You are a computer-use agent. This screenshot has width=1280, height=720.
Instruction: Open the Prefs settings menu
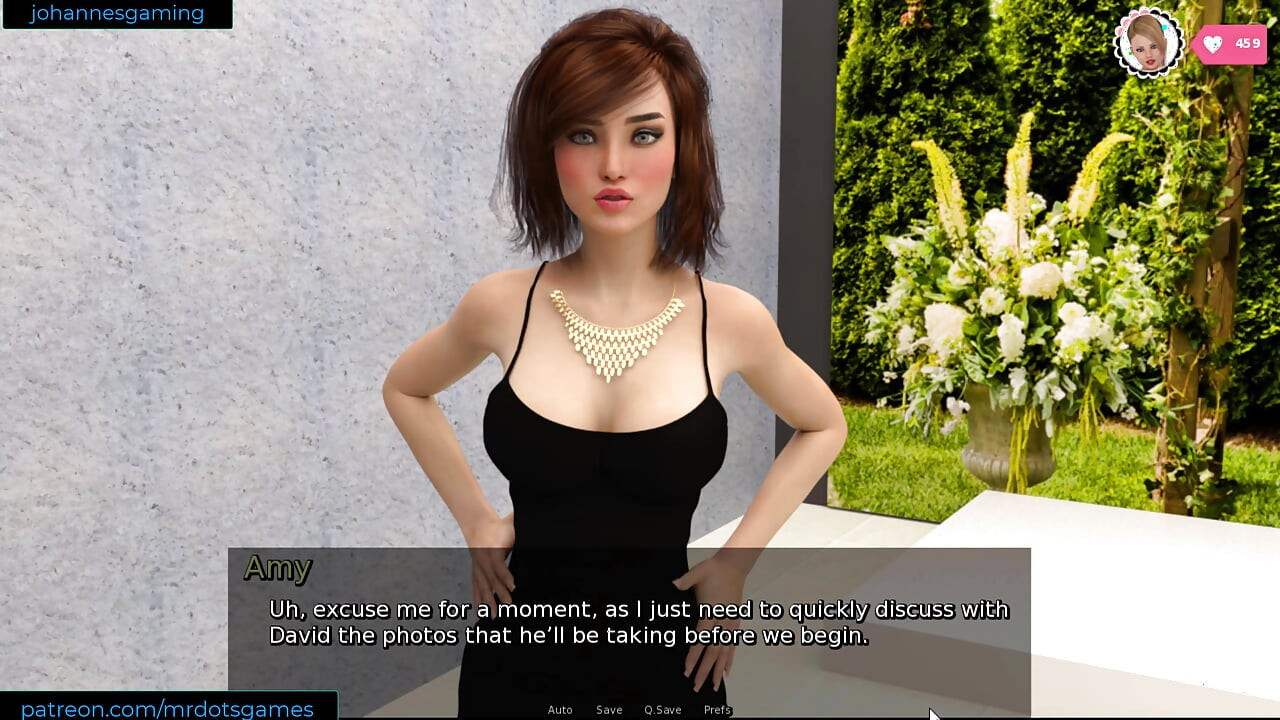point(717,710)
